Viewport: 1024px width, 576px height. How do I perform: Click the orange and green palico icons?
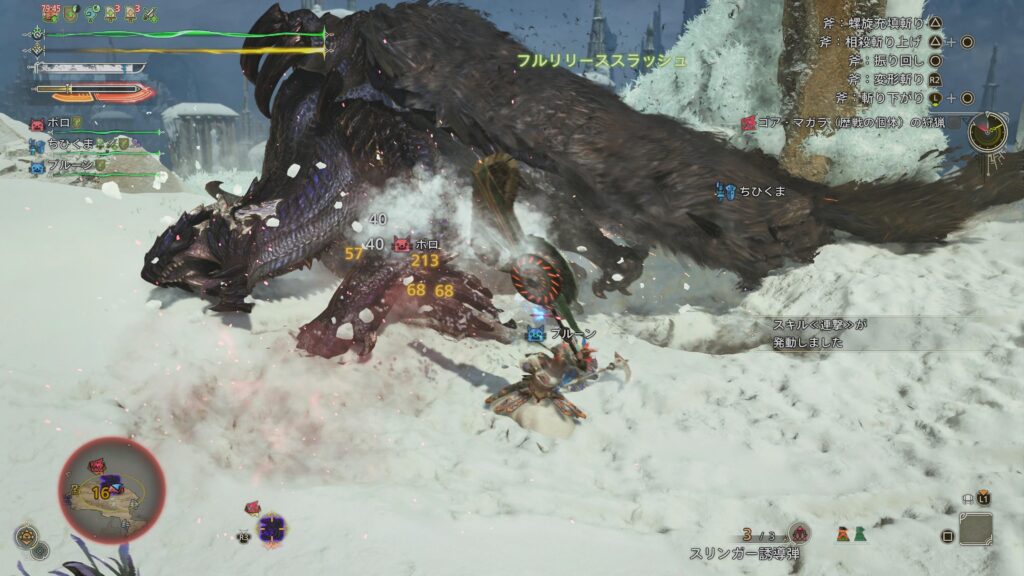point(851,534)
